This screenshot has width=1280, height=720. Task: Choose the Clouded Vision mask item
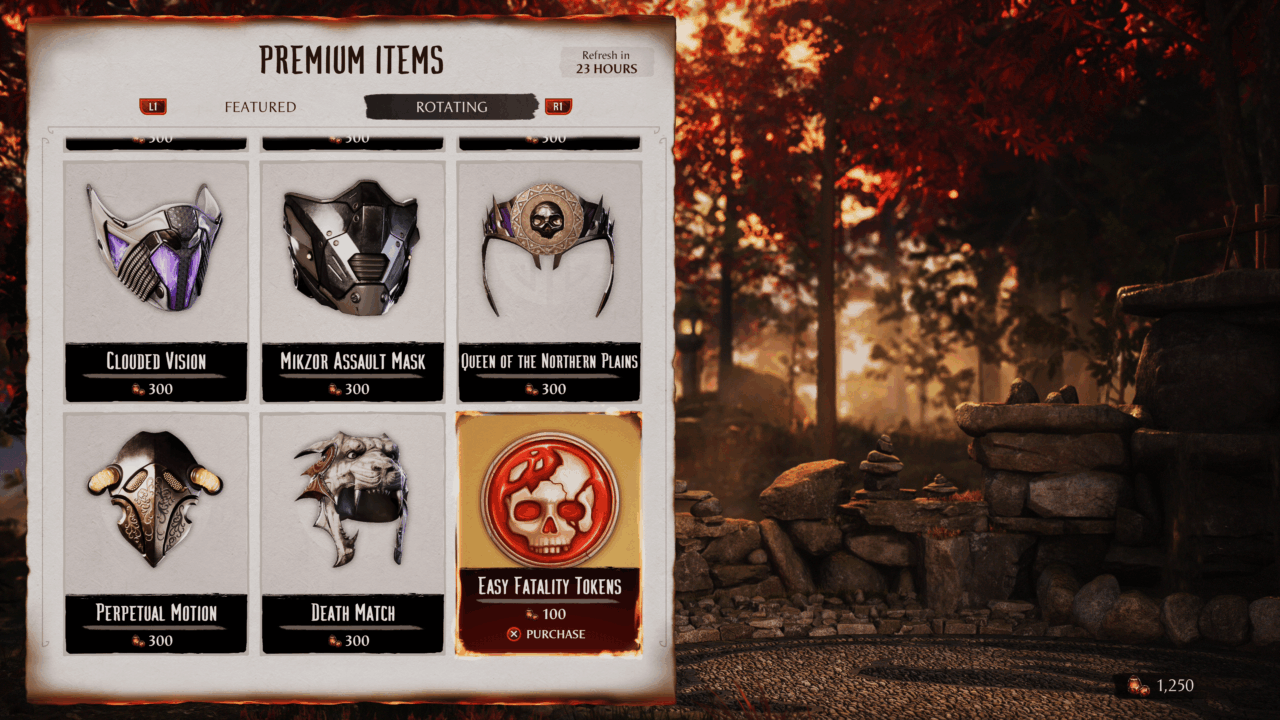[x=156, y=281]
